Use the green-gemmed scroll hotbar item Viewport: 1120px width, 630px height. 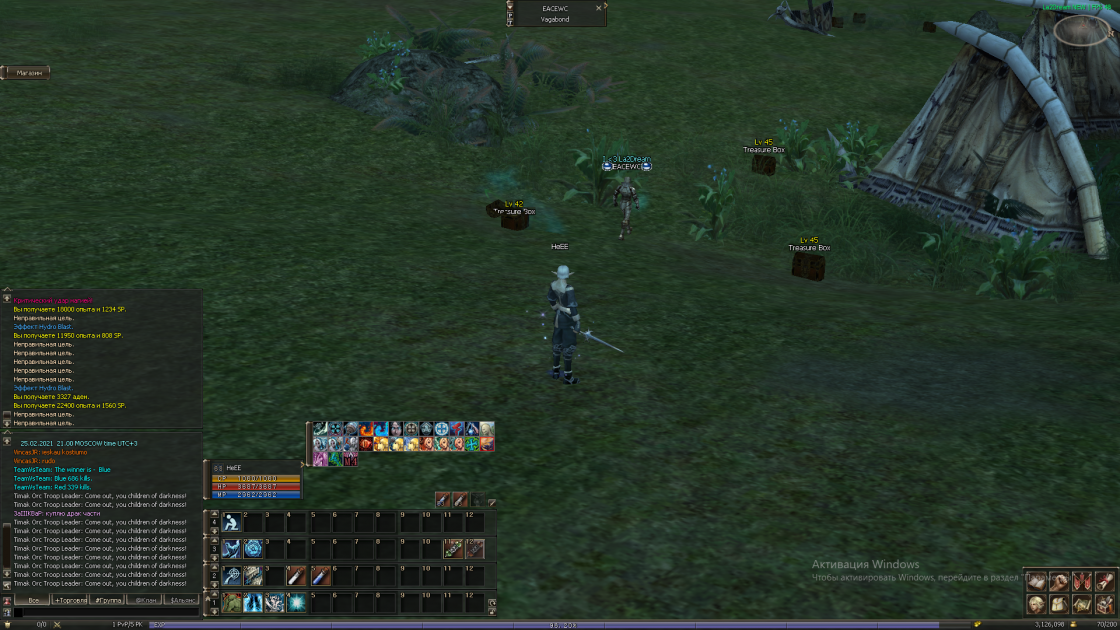(452, 549)
